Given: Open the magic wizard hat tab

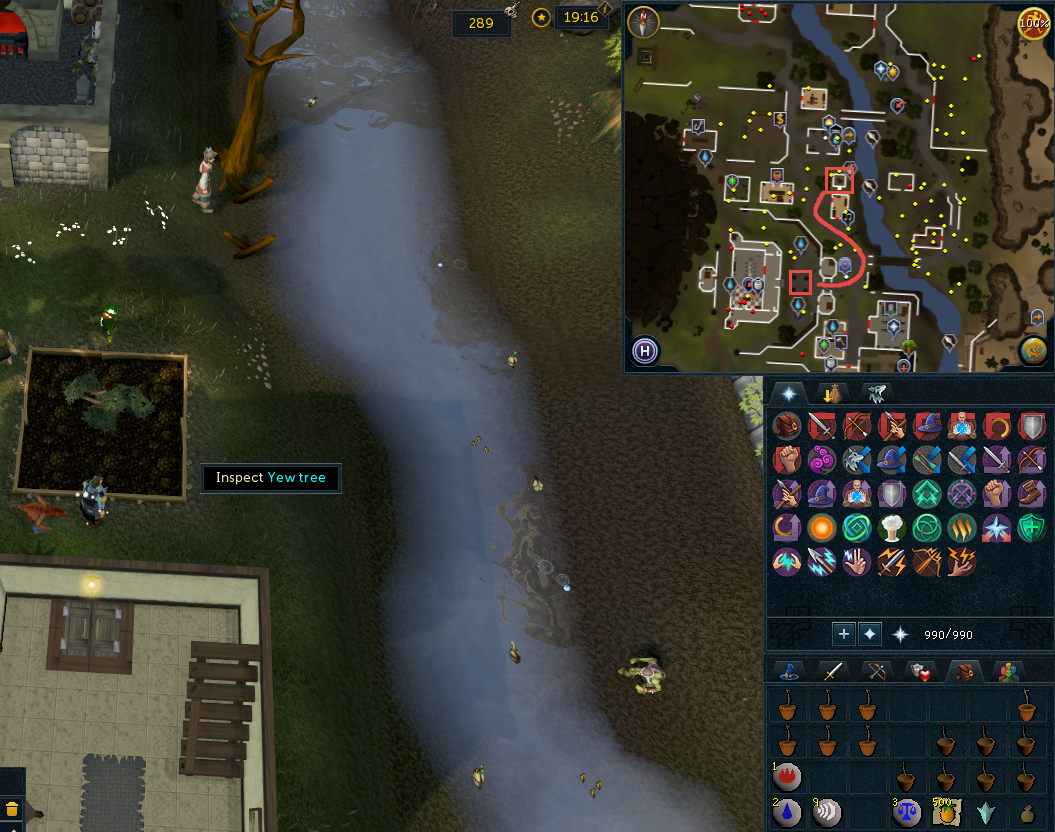Looking at the screenshot, I should [x=788, y=671].
